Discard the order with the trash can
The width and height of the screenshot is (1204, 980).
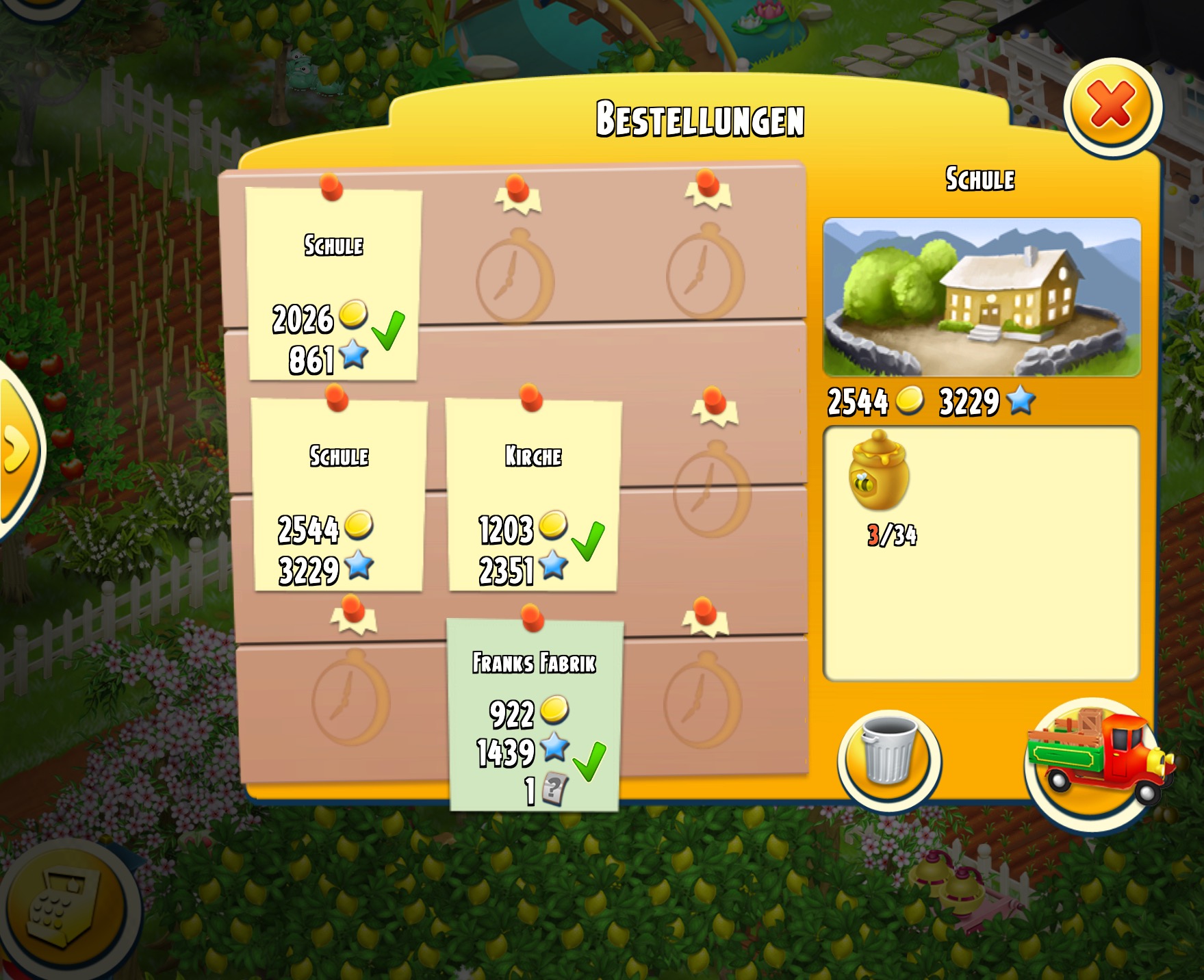(x=888, y=758)
